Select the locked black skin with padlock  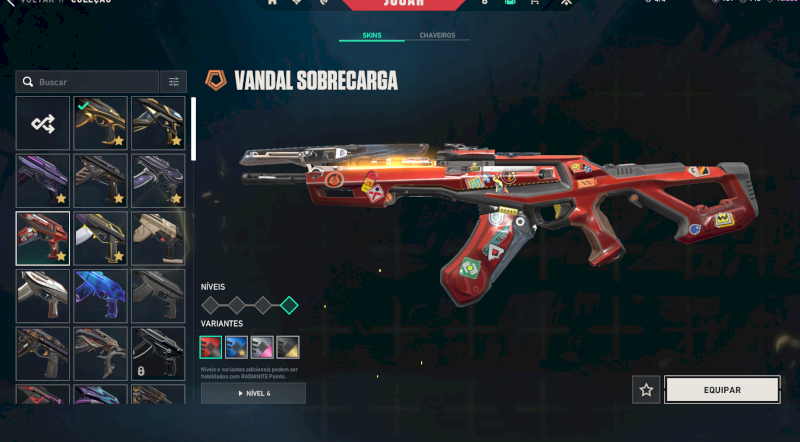click(x=158, y=353)
